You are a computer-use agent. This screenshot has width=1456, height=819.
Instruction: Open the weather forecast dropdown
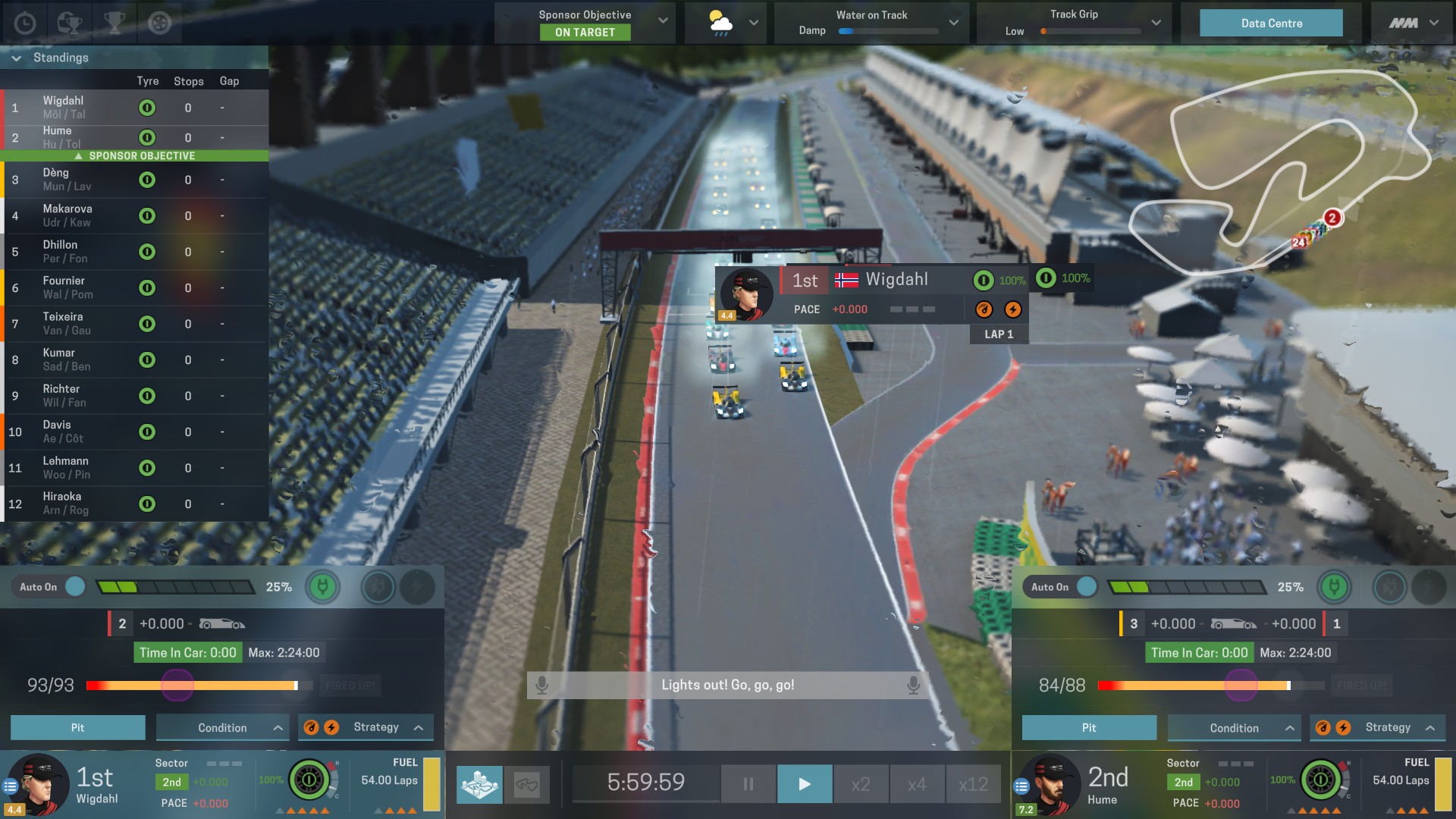(x=753, y=23)
